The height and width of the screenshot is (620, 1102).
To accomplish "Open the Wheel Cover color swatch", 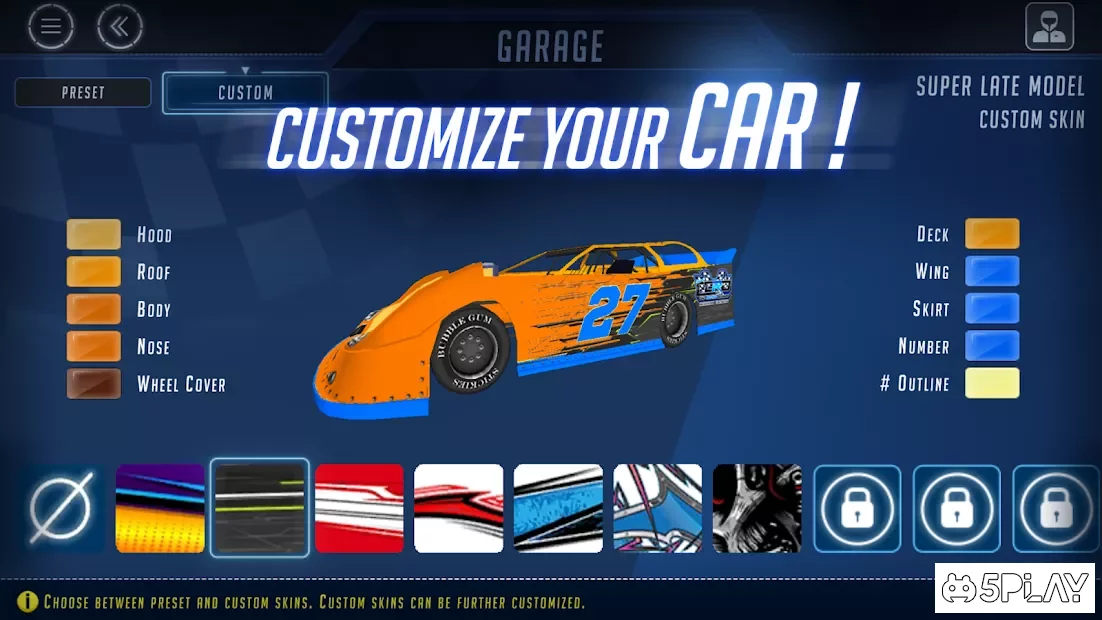I will [94, 384].
